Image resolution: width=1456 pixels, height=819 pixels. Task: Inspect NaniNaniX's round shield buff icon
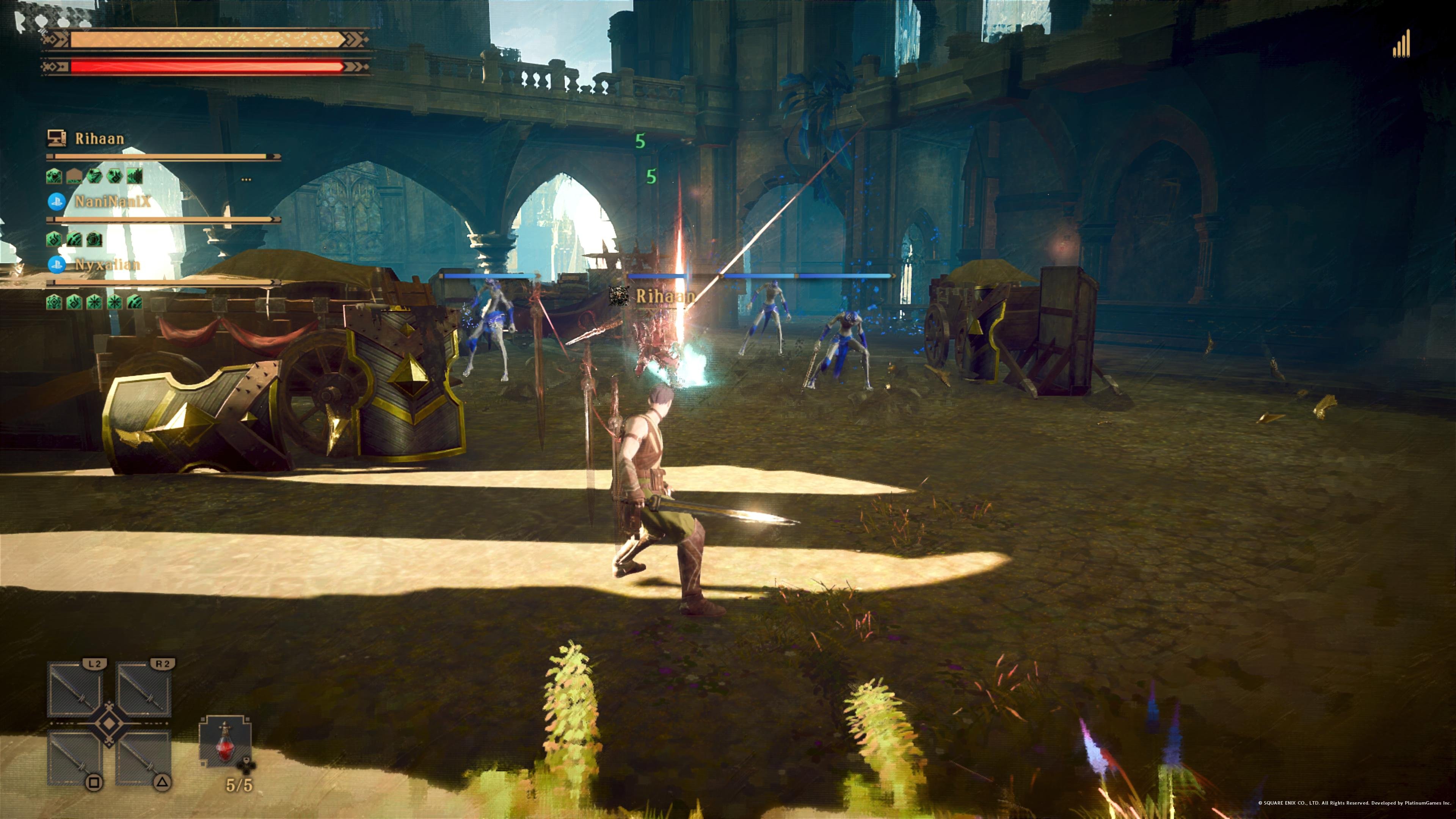coord(94,240)
